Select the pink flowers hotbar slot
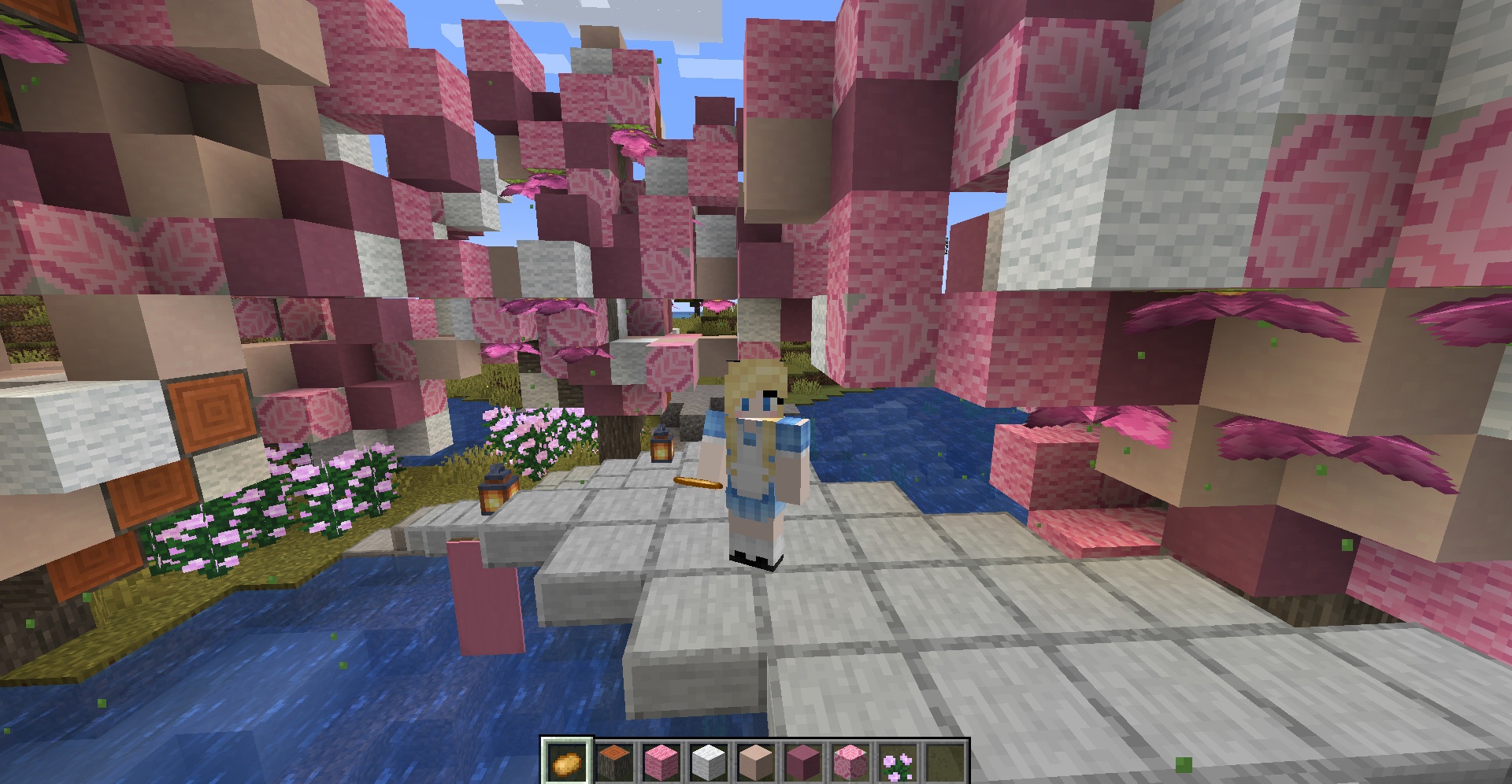Viewport: 1512px width, 784px height. click(897, 762)
